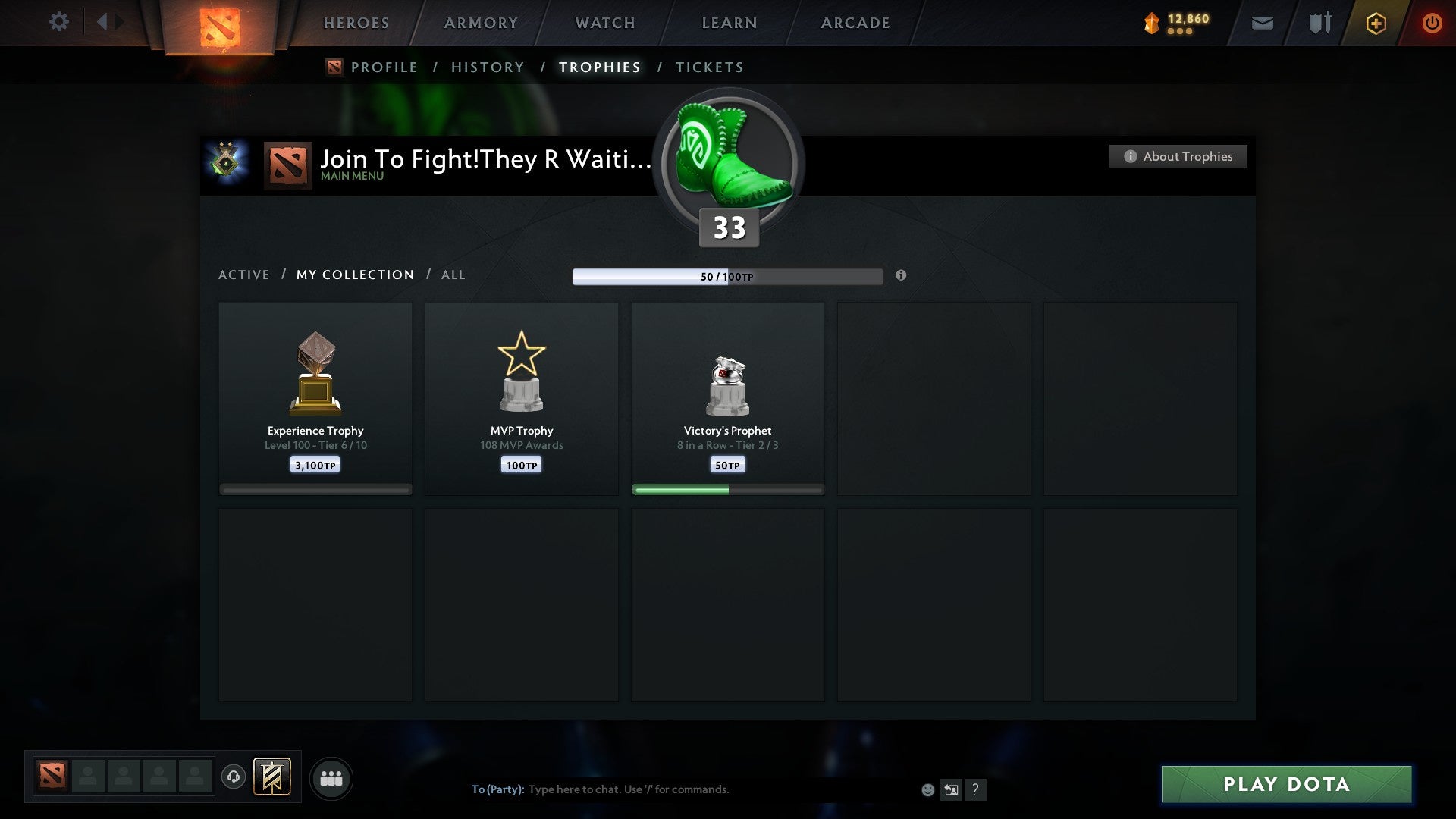Open the settings gear menu

[58, 22]
